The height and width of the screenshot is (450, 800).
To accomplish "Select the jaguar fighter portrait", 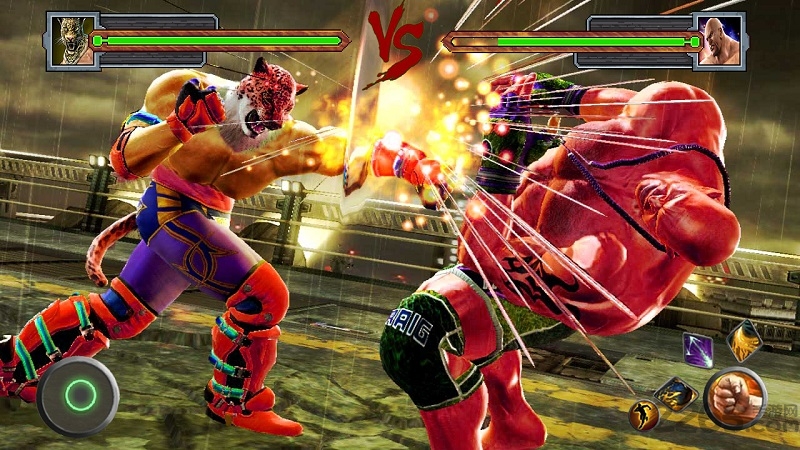I will pyautogui.click(x=73, y=41).
